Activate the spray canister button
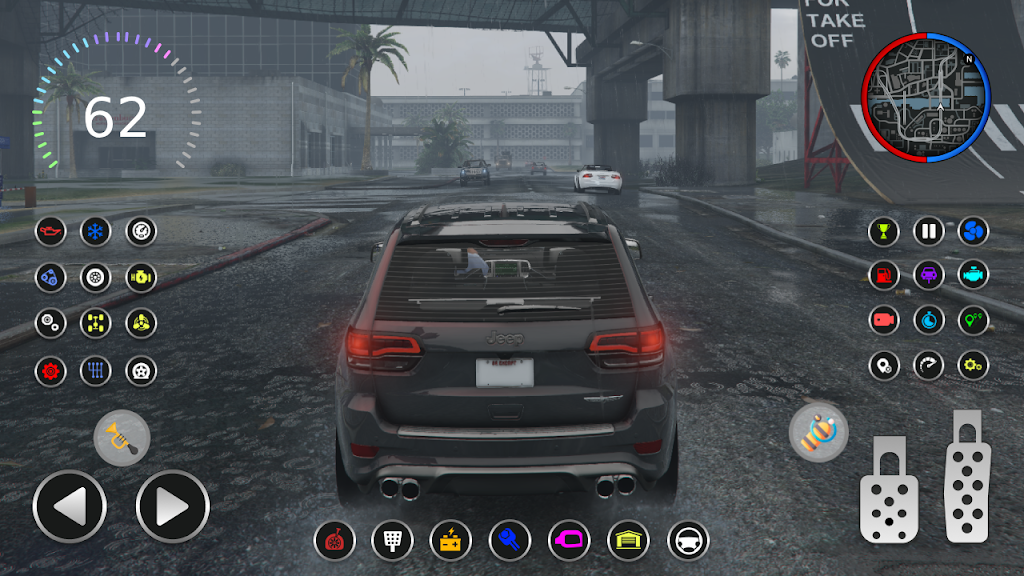The width and height of the screenshot is (1024, 576). pos(818,432)
